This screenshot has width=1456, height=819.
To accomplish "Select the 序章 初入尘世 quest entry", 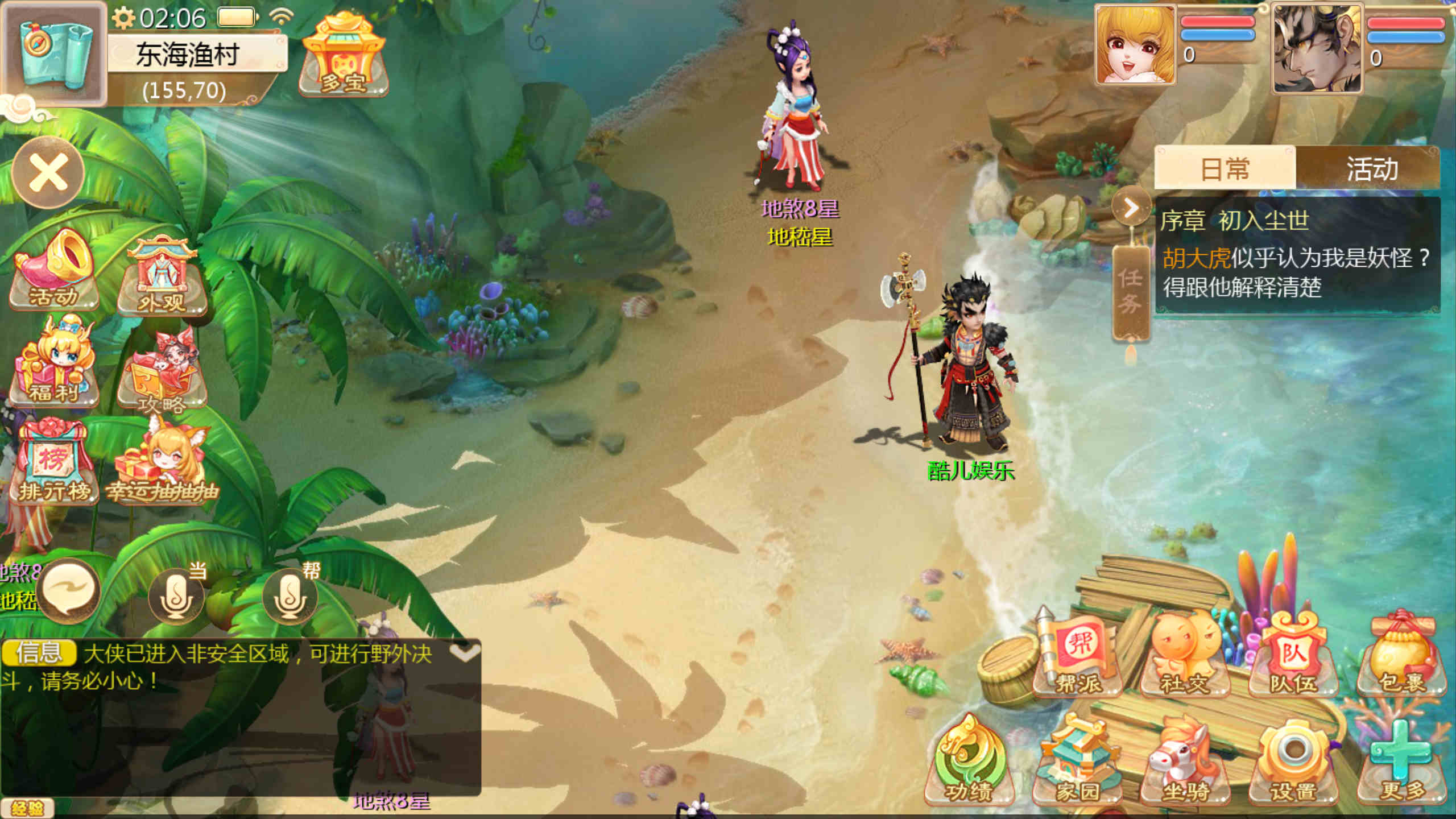I will tap(1297, 256).
